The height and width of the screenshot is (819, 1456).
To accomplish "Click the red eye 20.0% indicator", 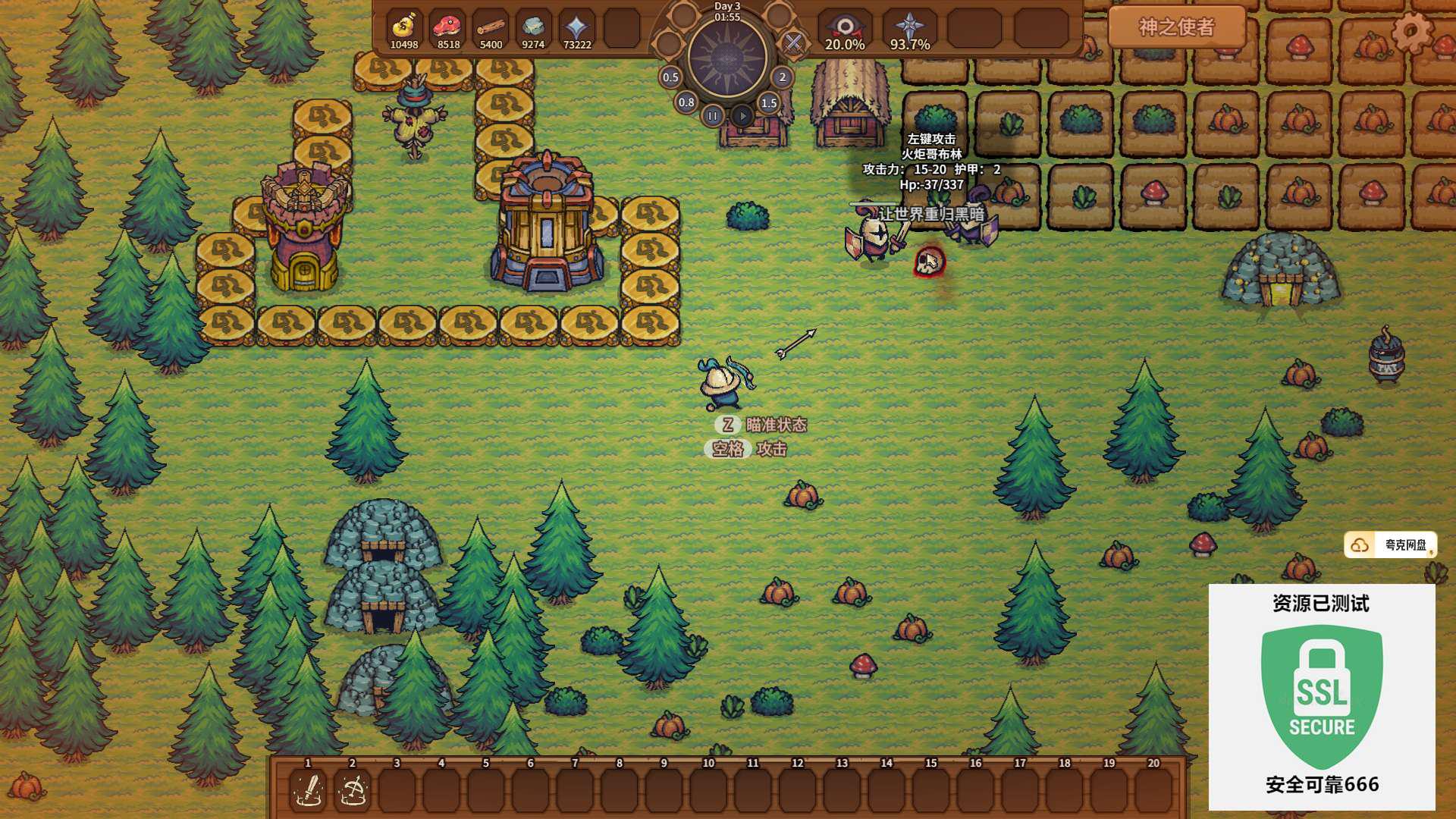I will click(x=845, y=29).
